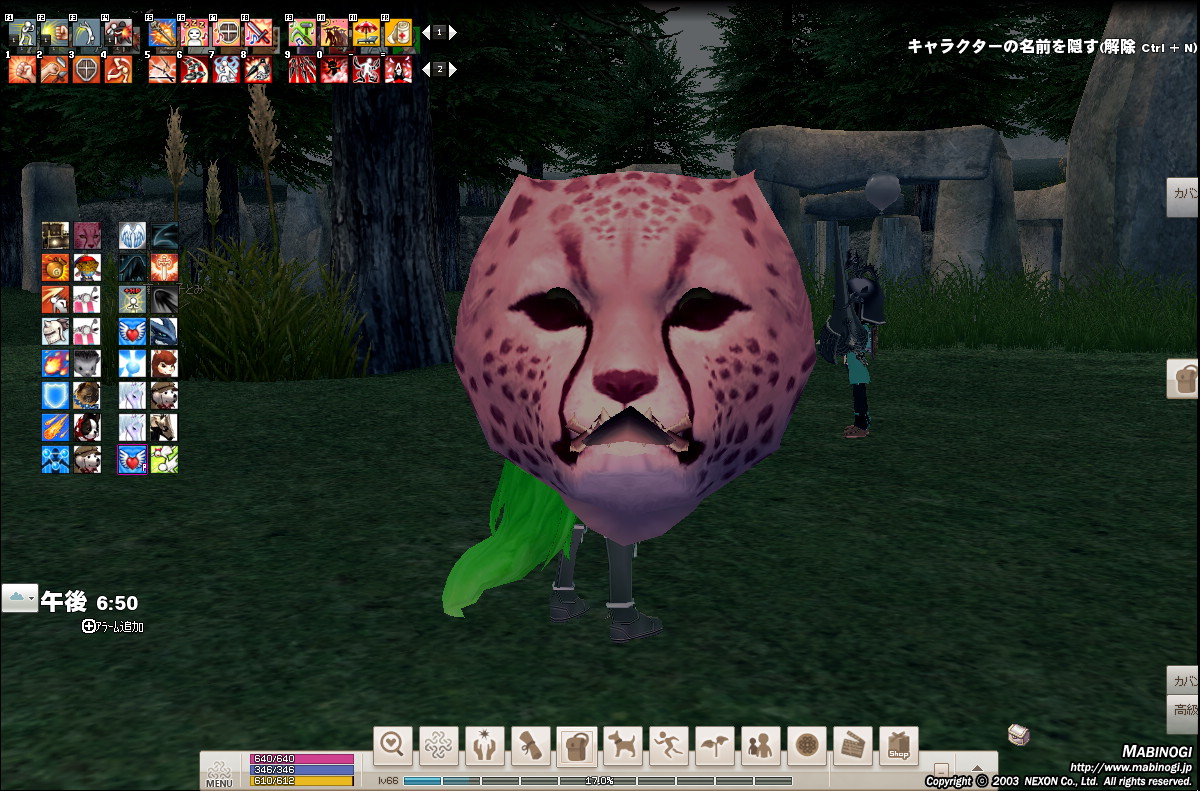Image resolution: width=1200 pixels, height=791 pixels.
Task: Switch the second hotbar row to previous page
Action: [x=424, y=69]
